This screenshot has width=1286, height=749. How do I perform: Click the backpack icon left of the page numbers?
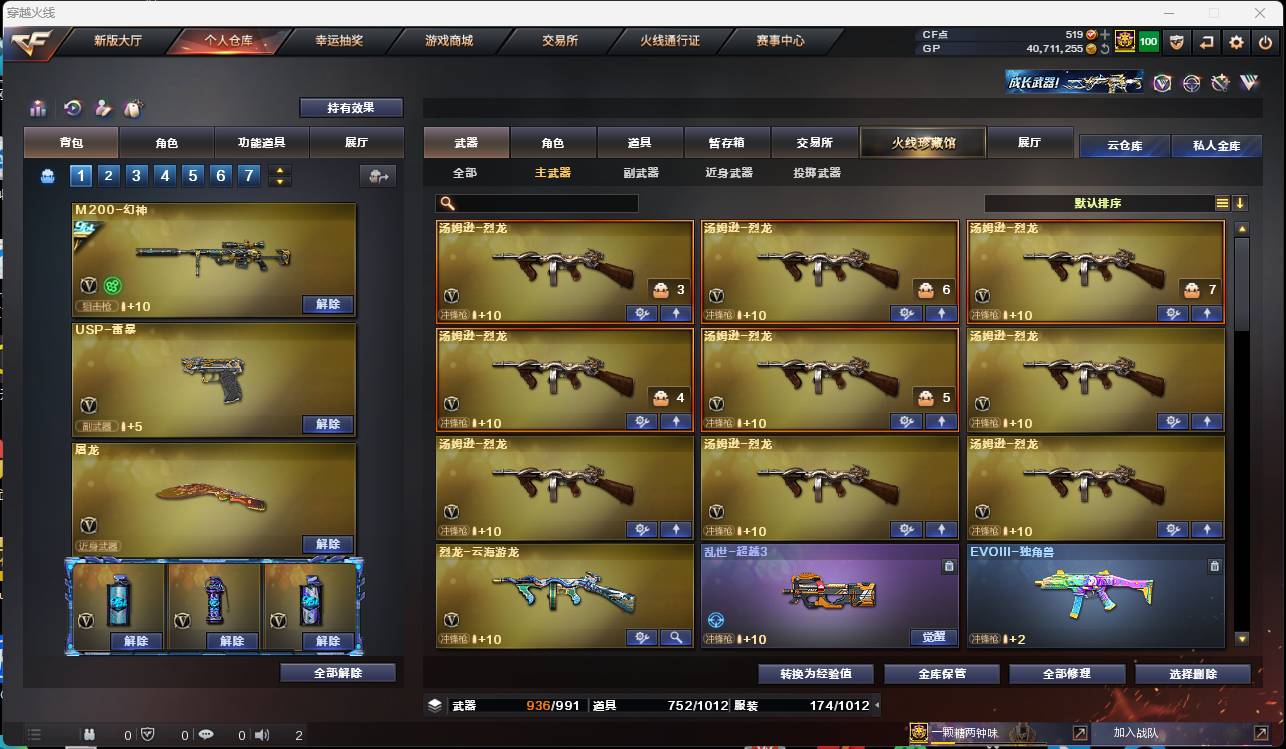[x=49, y=175]
